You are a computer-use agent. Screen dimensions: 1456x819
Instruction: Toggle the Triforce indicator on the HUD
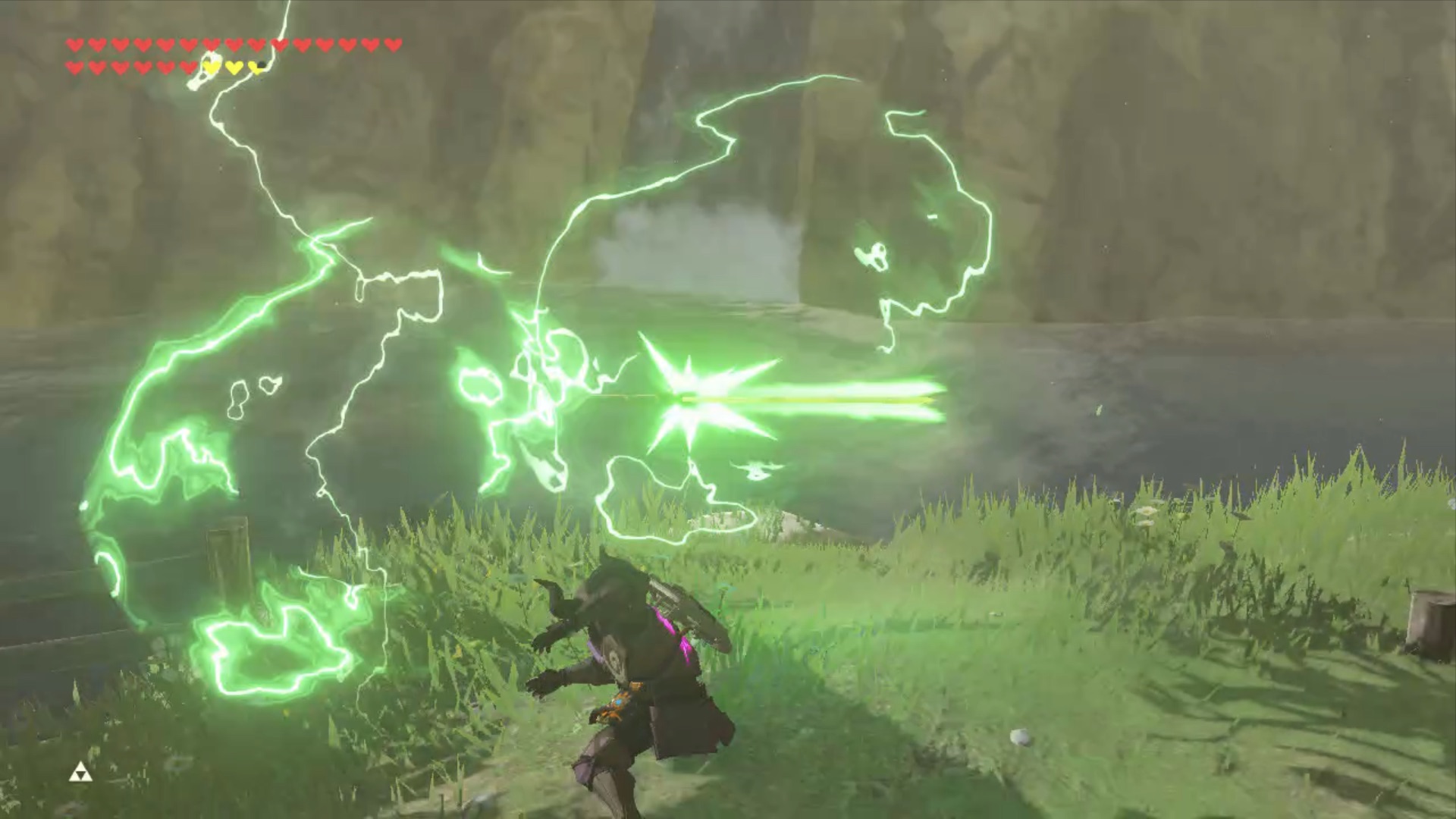pyautogui.click(x=81, y=773)
